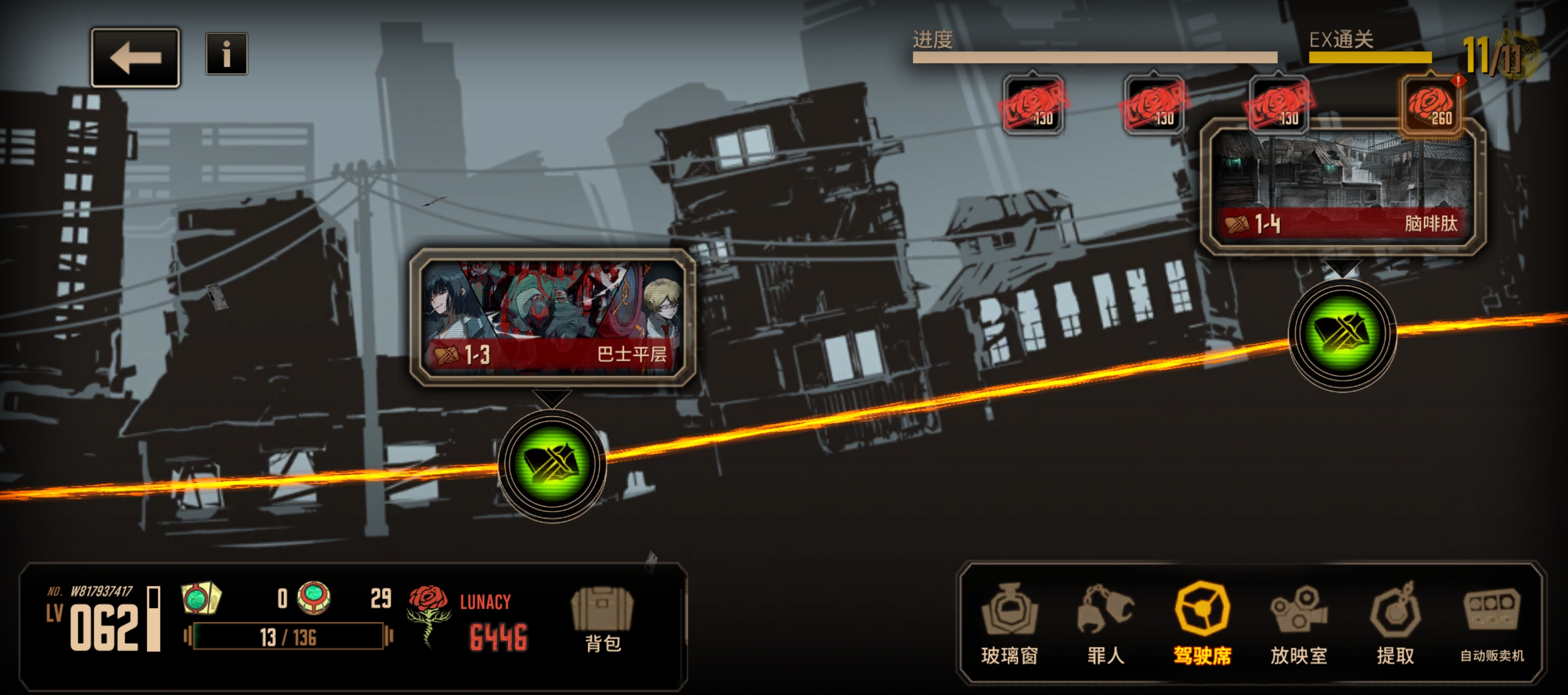
Task: Go back with the arrow button
Action: [135, 58]
